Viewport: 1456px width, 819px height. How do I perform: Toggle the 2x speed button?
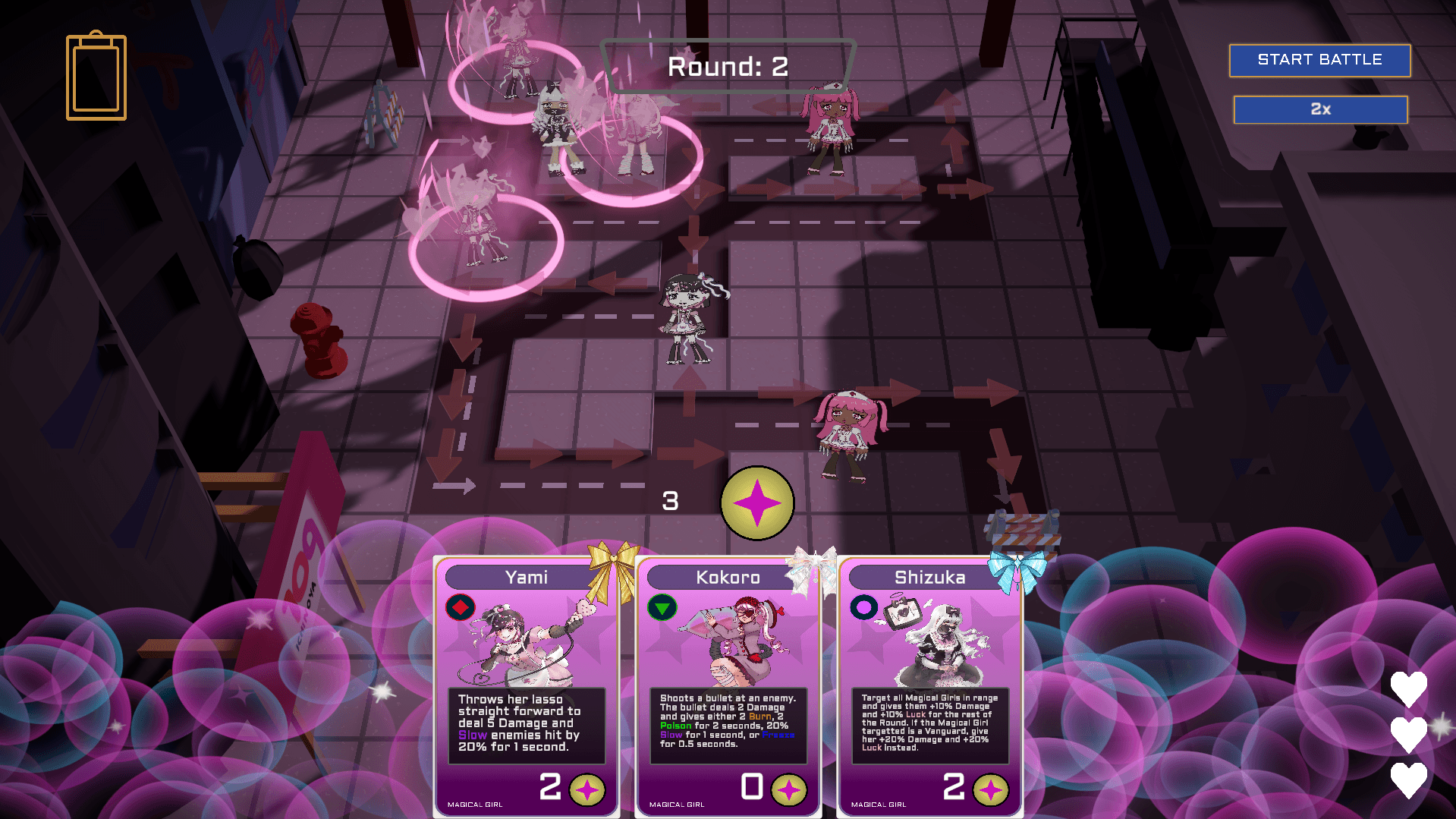pos(1320,109)
